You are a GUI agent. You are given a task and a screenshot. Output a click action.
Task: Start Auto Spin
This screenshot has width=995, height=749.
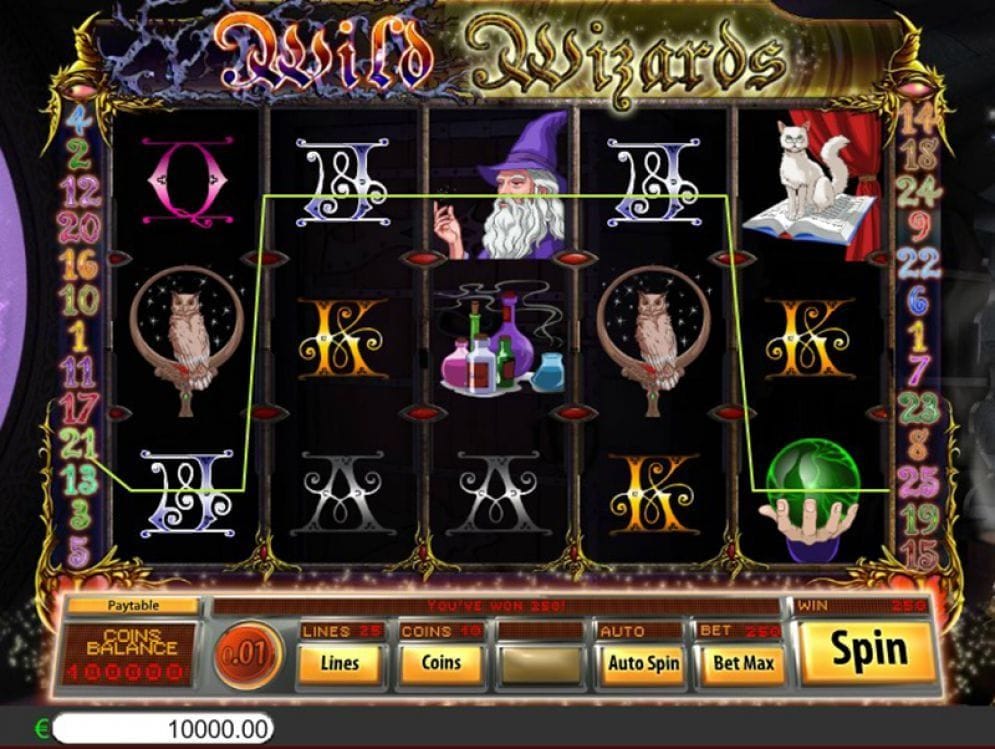click(643, 662)
